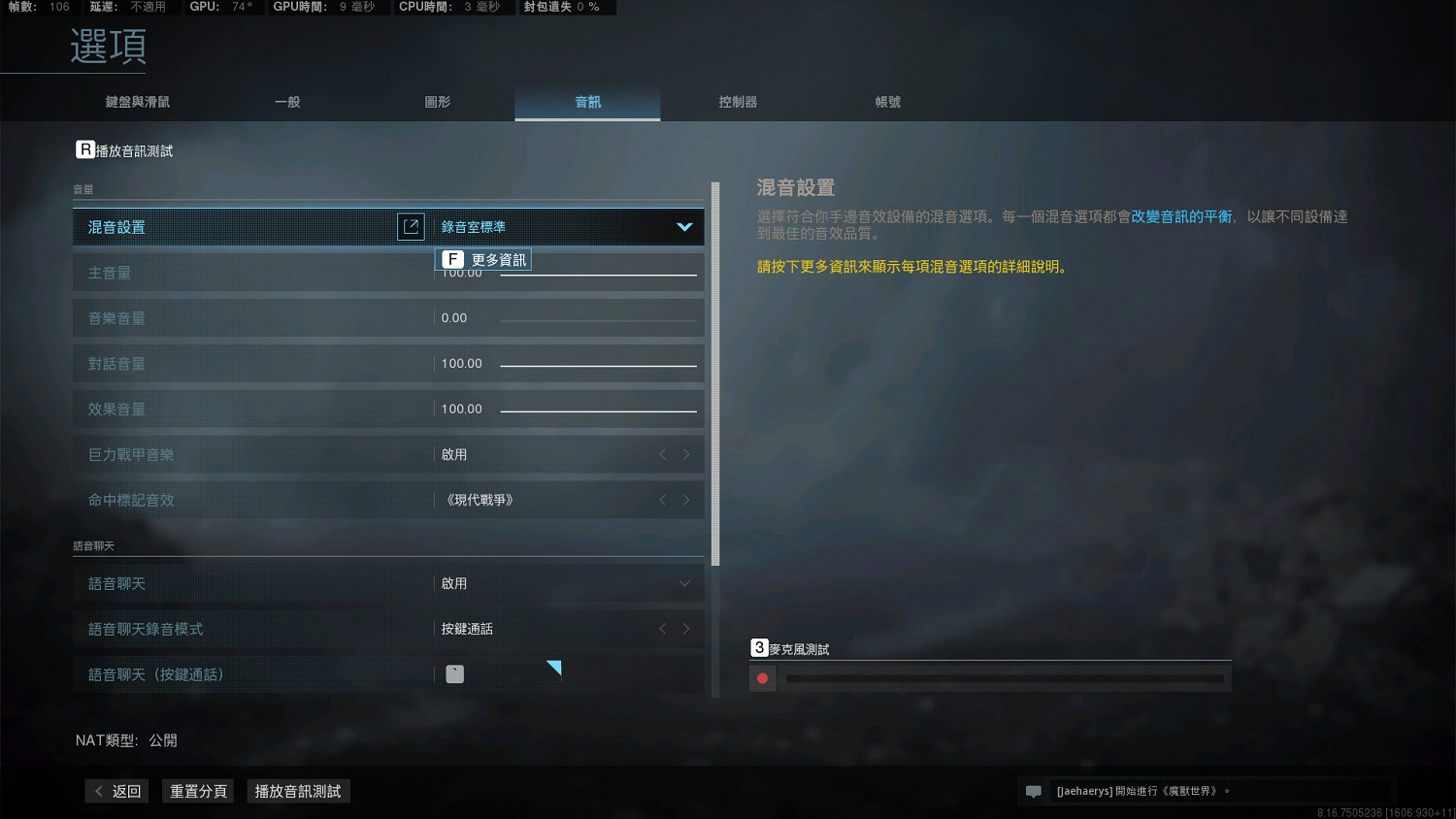The image size is (1456, 819).
Task: Click the right arrow on 命中標記音效
Action: tap(686, 499)
